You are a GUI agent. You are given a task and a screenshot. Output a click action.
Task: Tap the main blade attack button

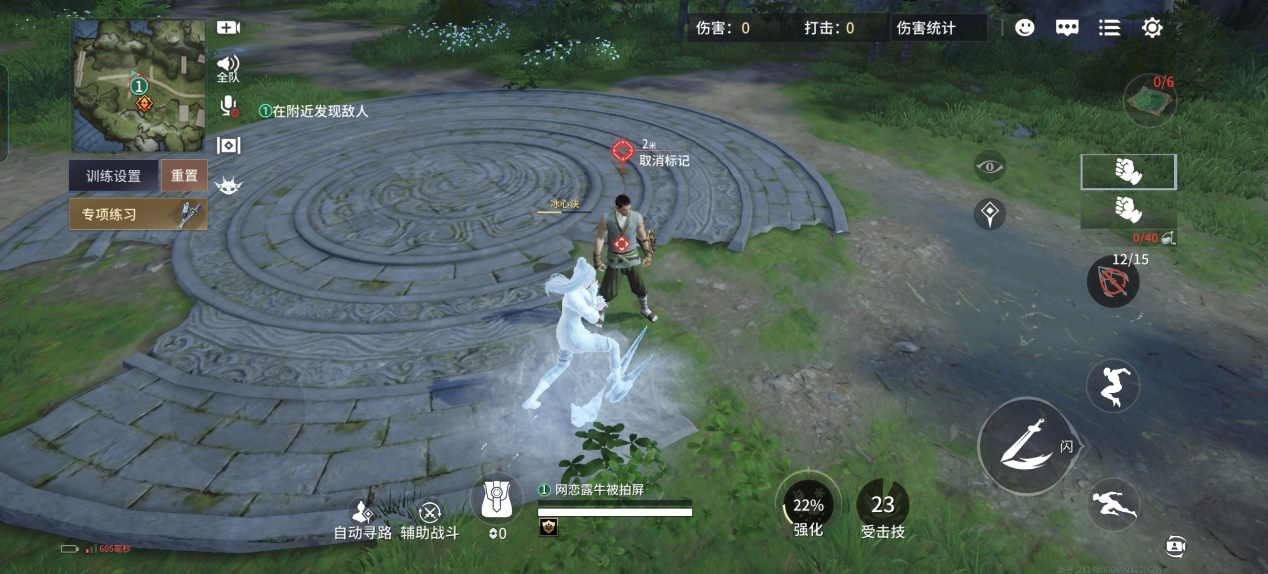pos(1025,445)
